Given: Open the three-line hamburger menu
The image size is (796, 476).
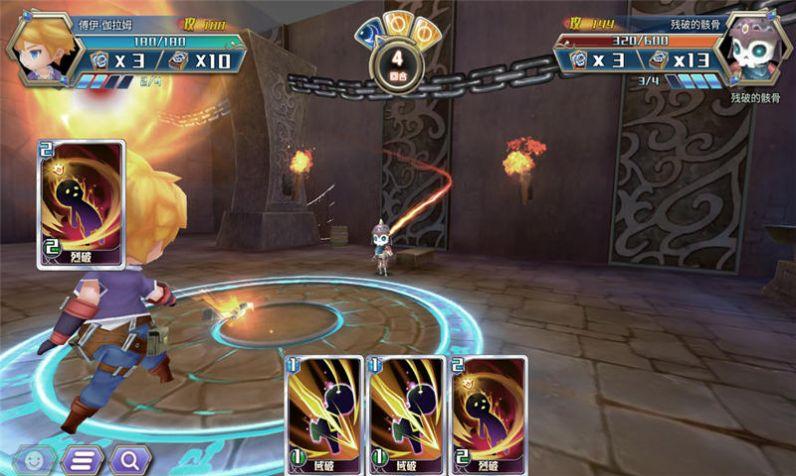Looking at the screenshot, I should point(83,460).
